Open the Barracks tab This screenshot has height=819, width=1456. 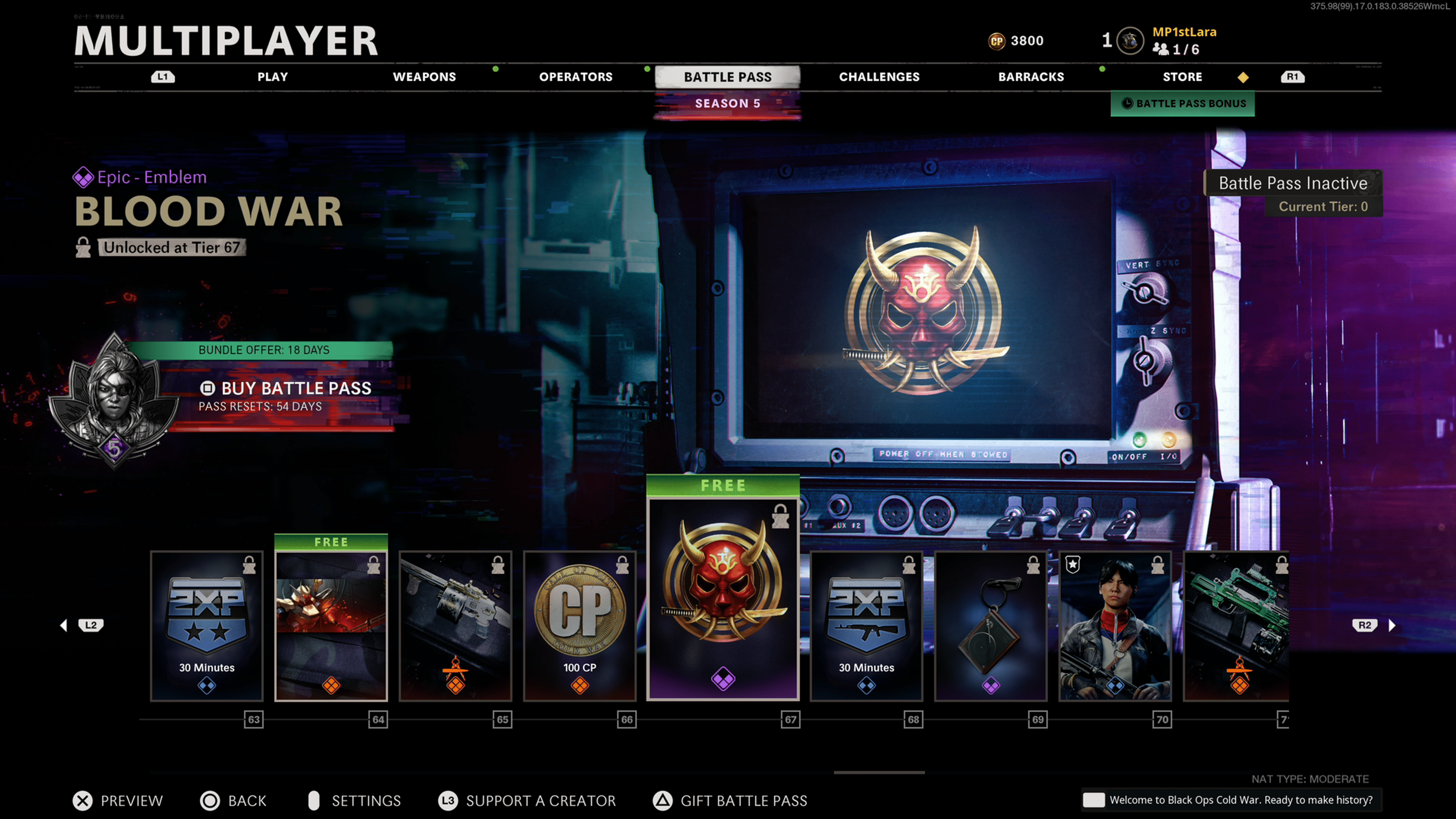pyautogui.click(x=1031, y=77)
